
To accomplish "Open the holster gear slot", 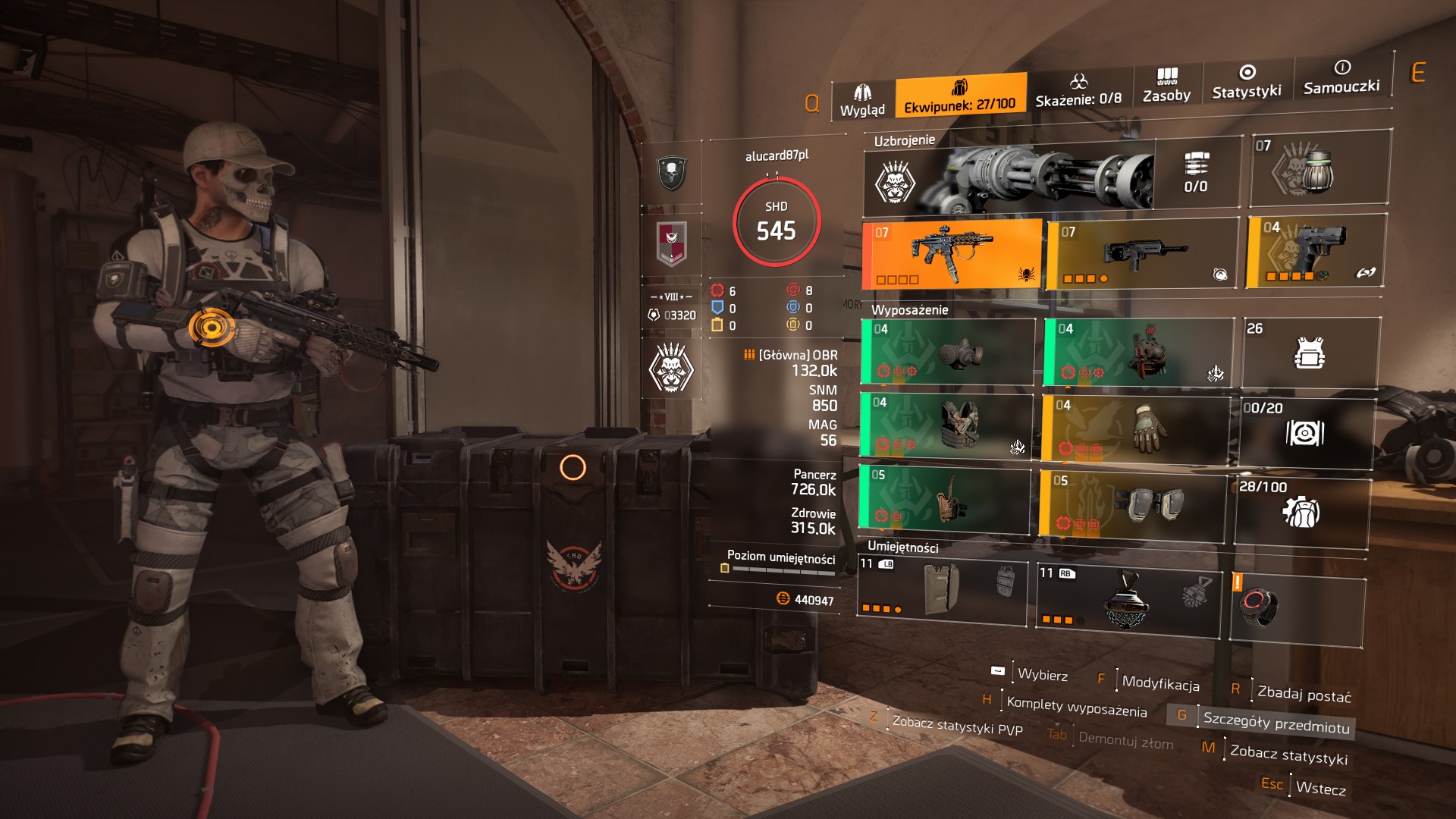I will pos(944,497).
